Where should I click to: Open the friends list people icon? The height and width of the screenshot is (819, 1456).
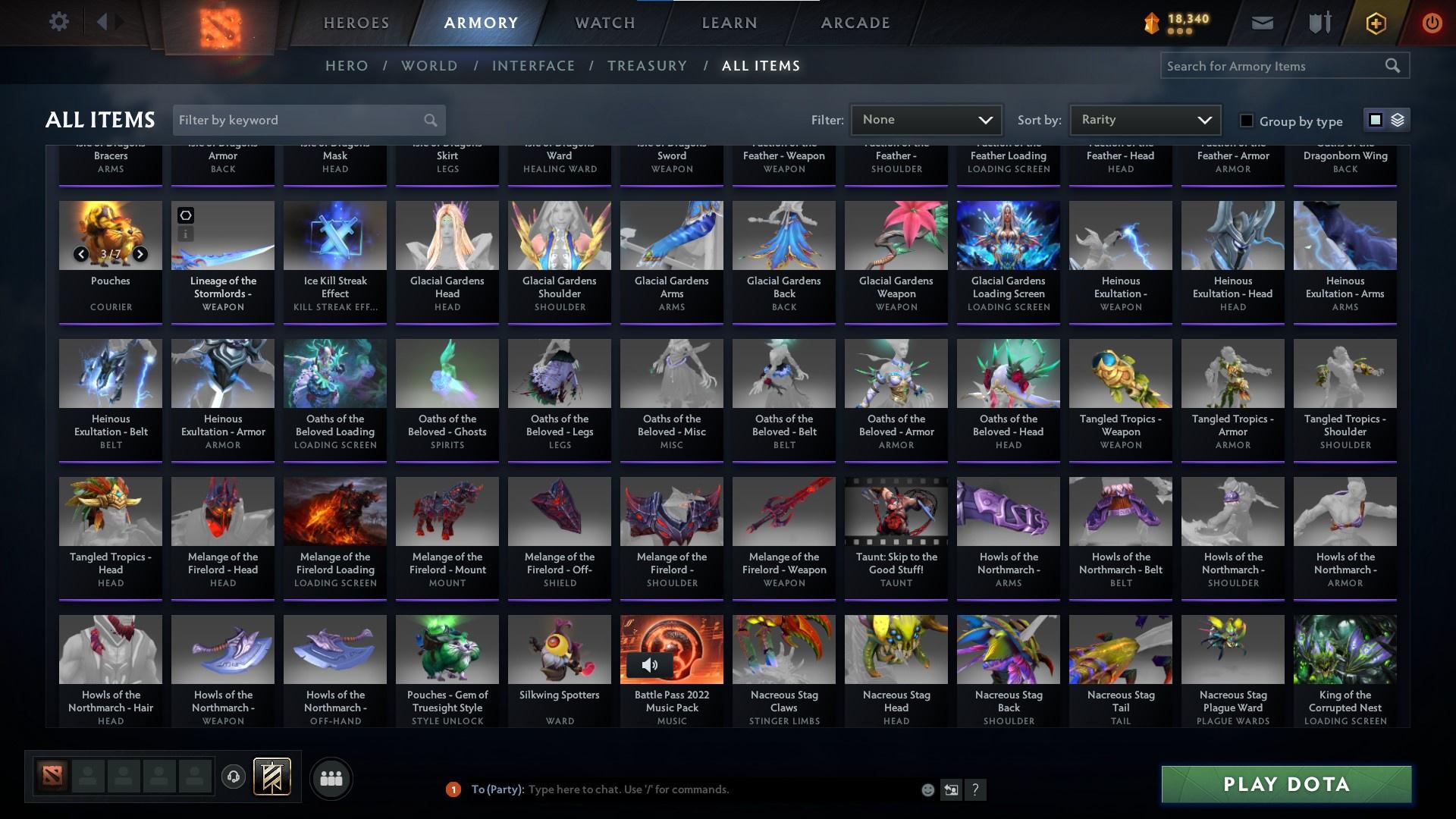tap(331, 778)
